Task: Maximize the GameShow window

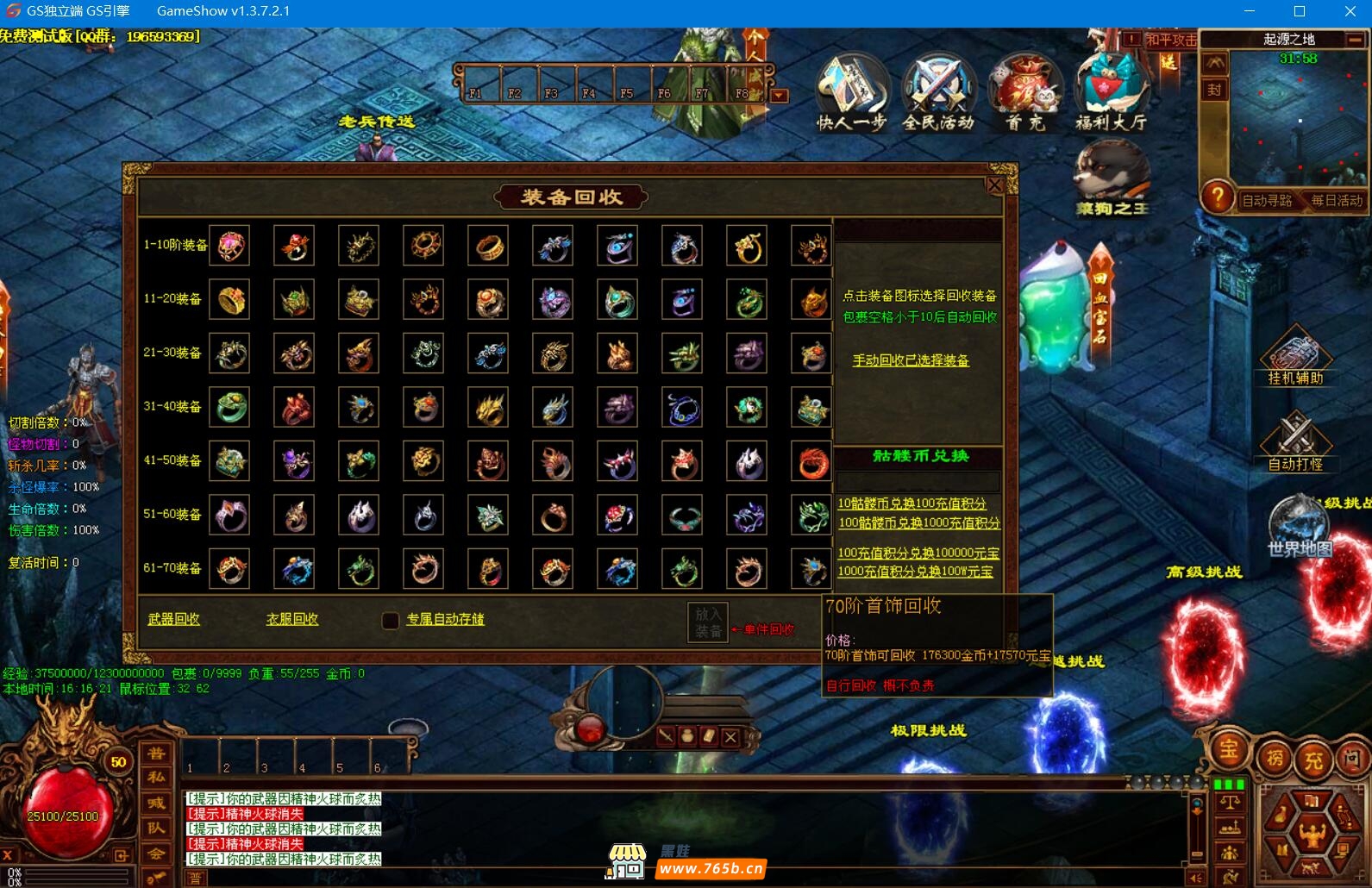Action: [x=1300, y=11]
